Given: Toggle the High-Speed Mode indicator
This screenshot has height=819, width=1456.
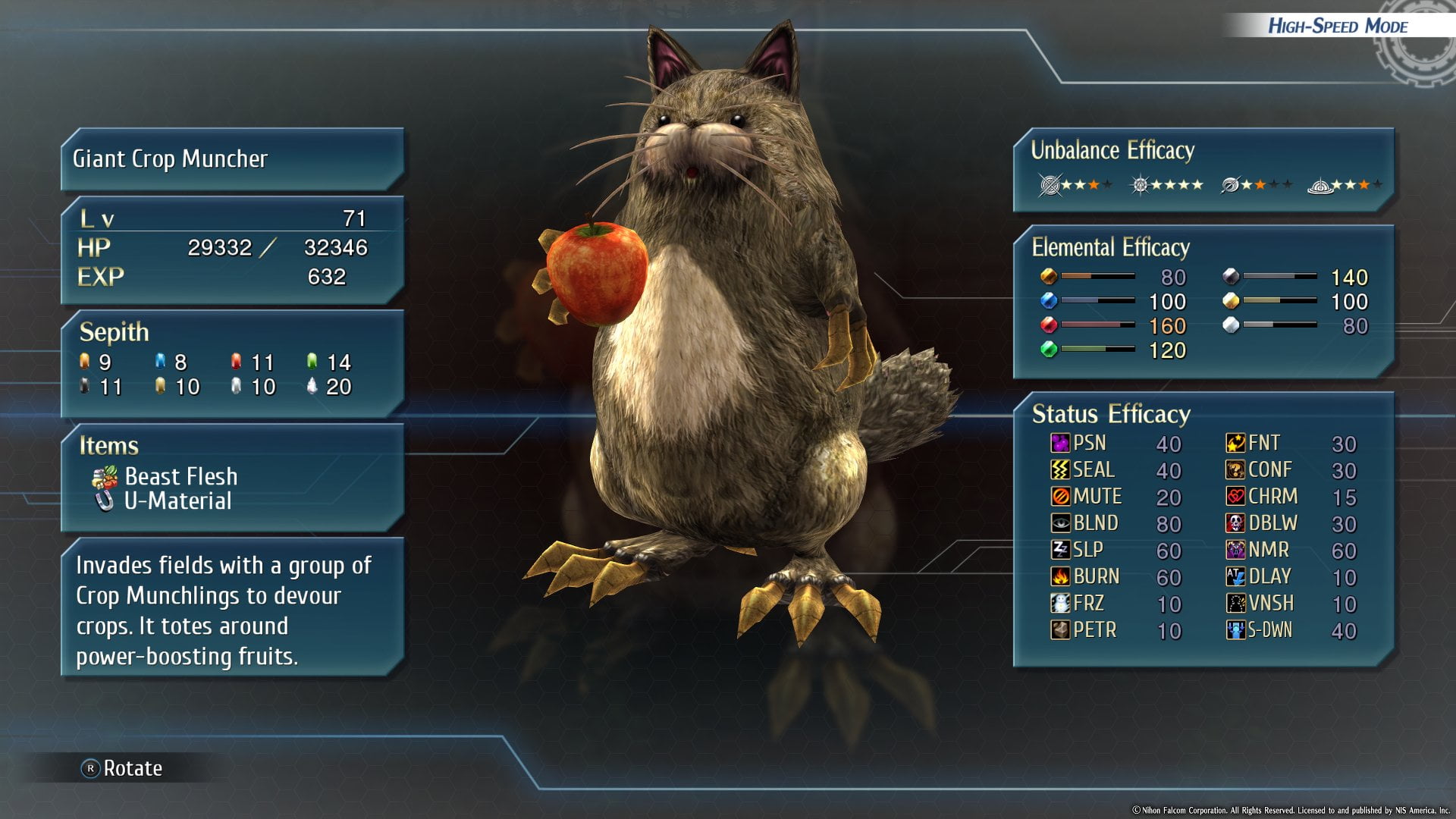Looking at the screenshot, I should (1337, 26).
